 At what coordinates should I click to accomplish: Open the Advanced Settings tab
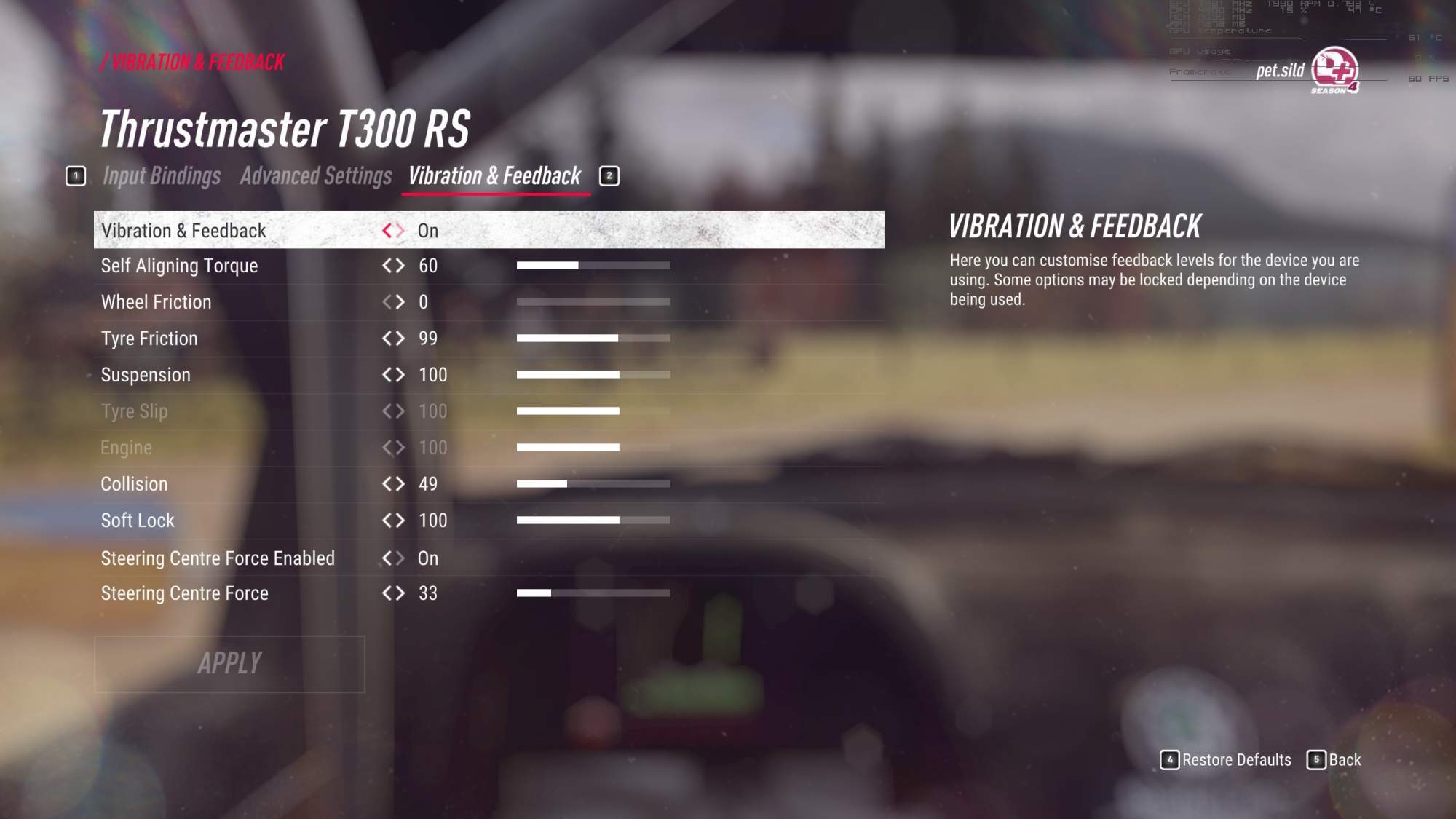point(315,176)
